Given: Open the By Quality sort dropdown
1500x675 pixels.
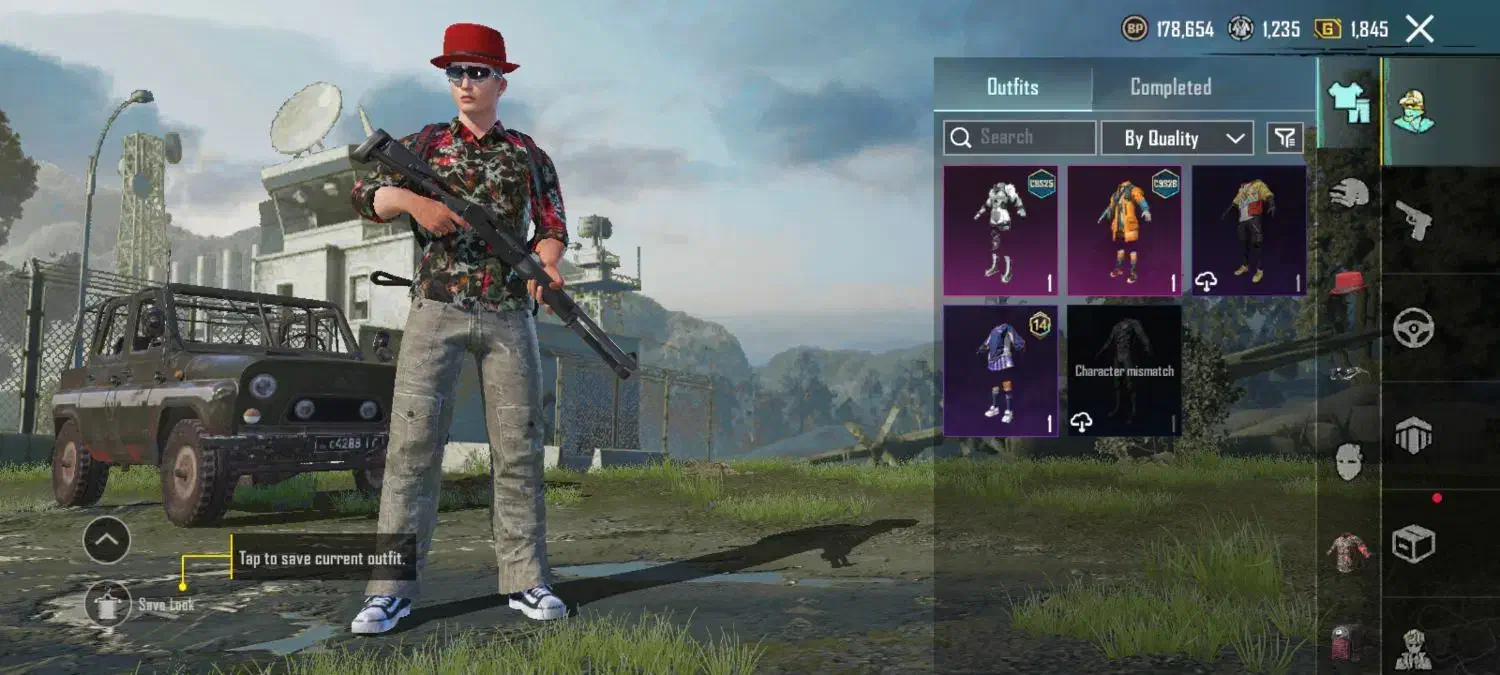Looking at the screenshot, I should tap(1177, 138).
